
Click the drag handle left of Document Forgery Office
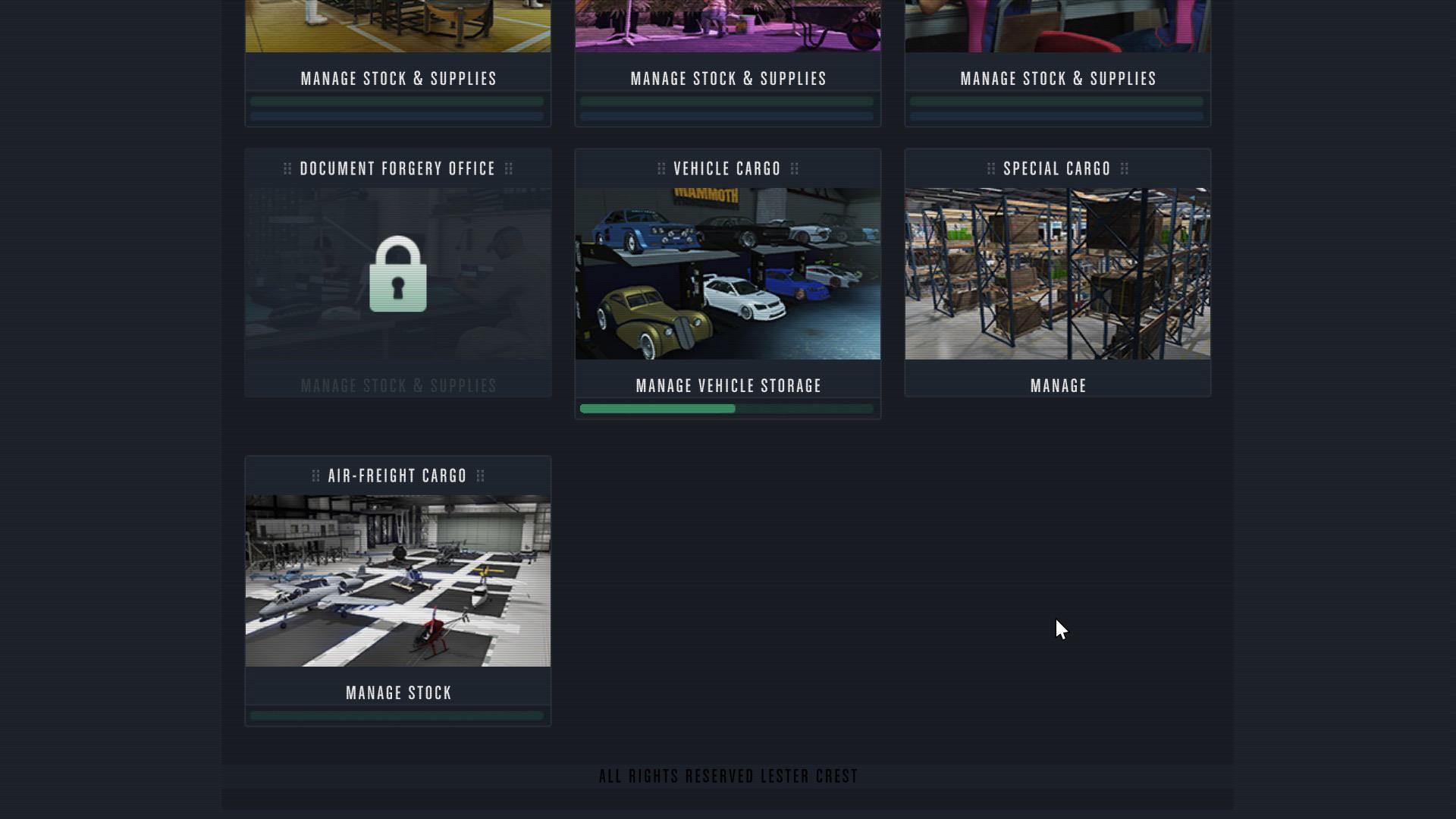(x=288, y=168)
